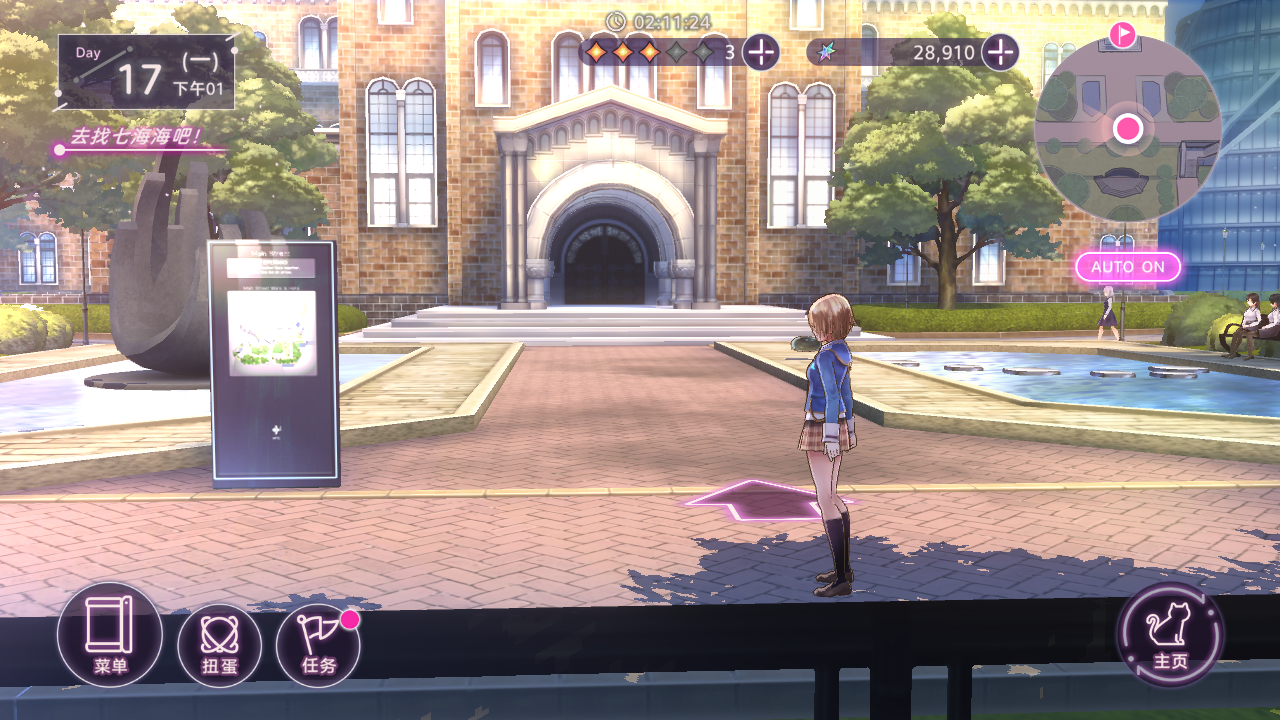
Task: Click the pink flag marker above minimap
Action: [1123, 36]
